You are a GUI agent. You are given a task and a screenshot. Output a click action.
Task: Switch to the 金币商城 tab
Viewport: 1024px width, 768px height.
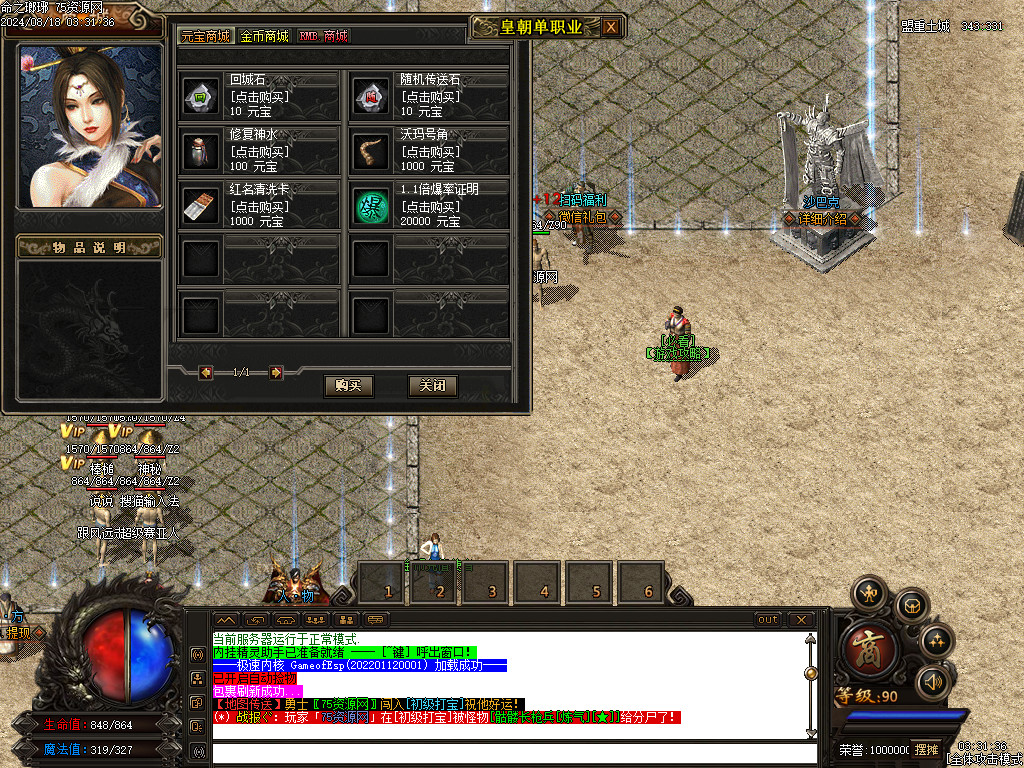264,36
